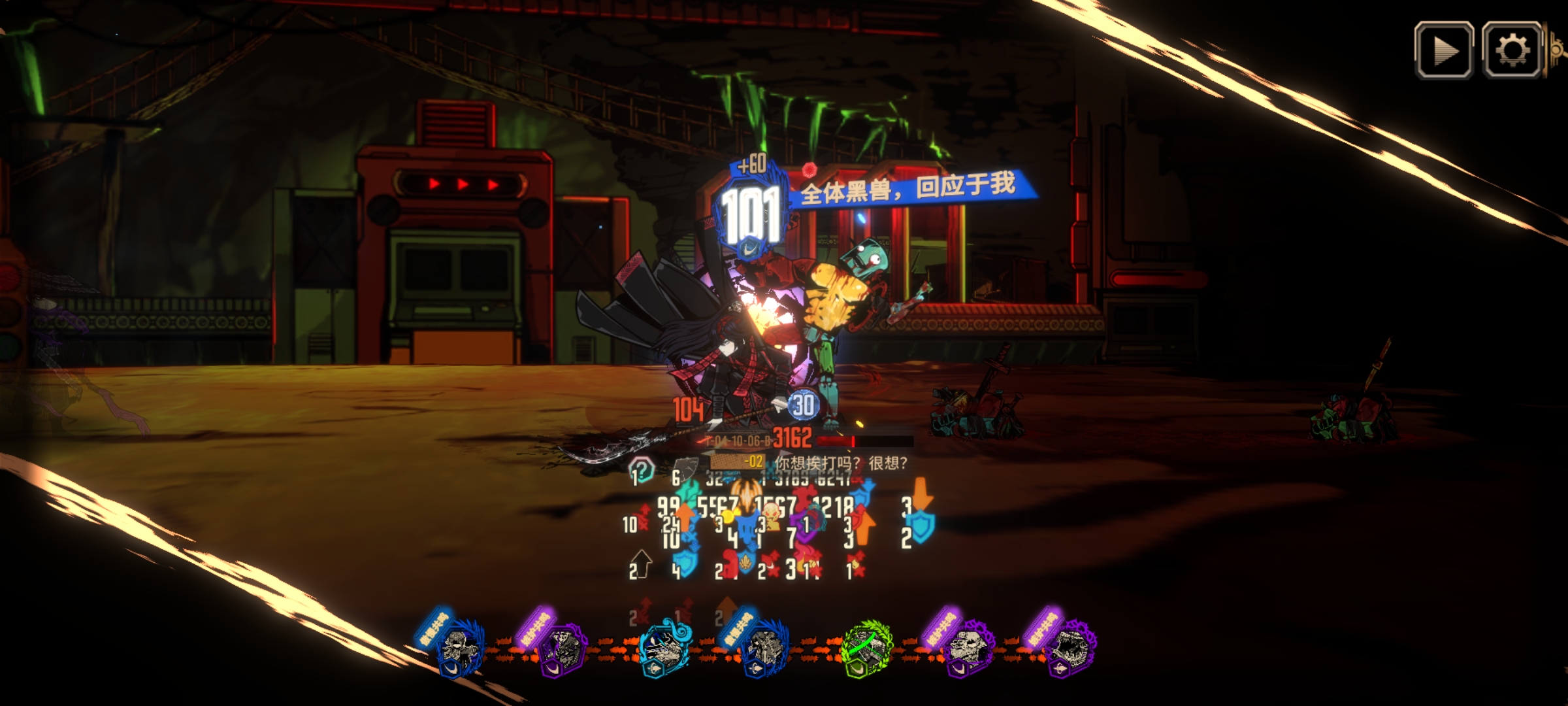Open the gear settings menu
This screenshot has height=706, width=1568.
1512,50
